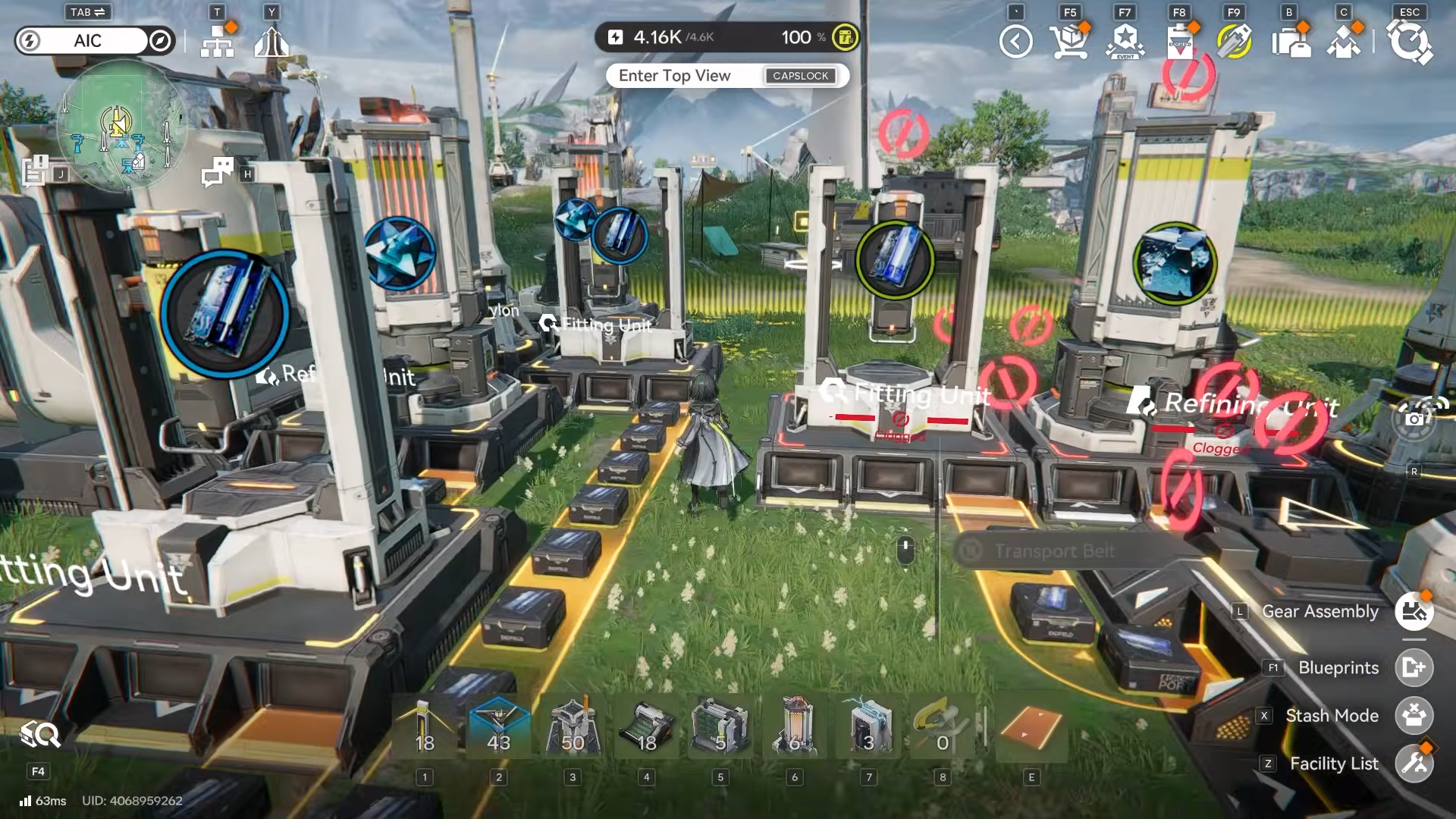Switch to Stash Mode

coord(1414,715)
